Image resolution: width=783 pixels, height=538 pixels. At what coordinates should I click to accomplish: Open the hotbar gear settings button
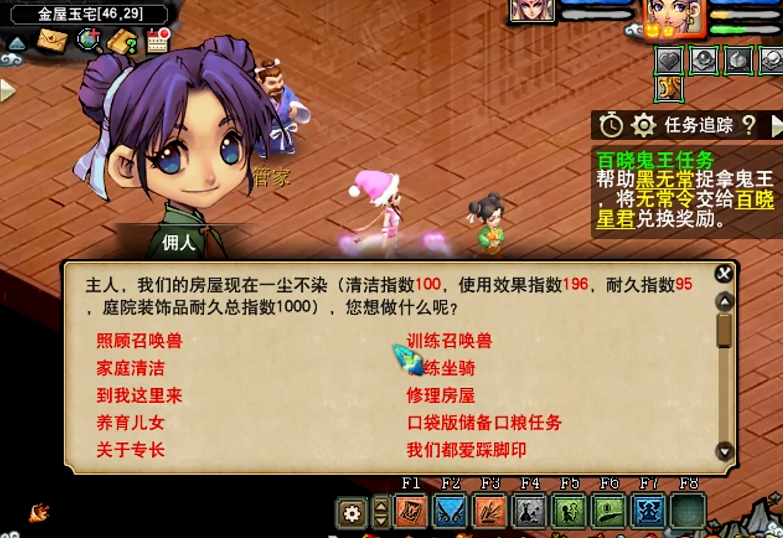[x=351, y=514]
